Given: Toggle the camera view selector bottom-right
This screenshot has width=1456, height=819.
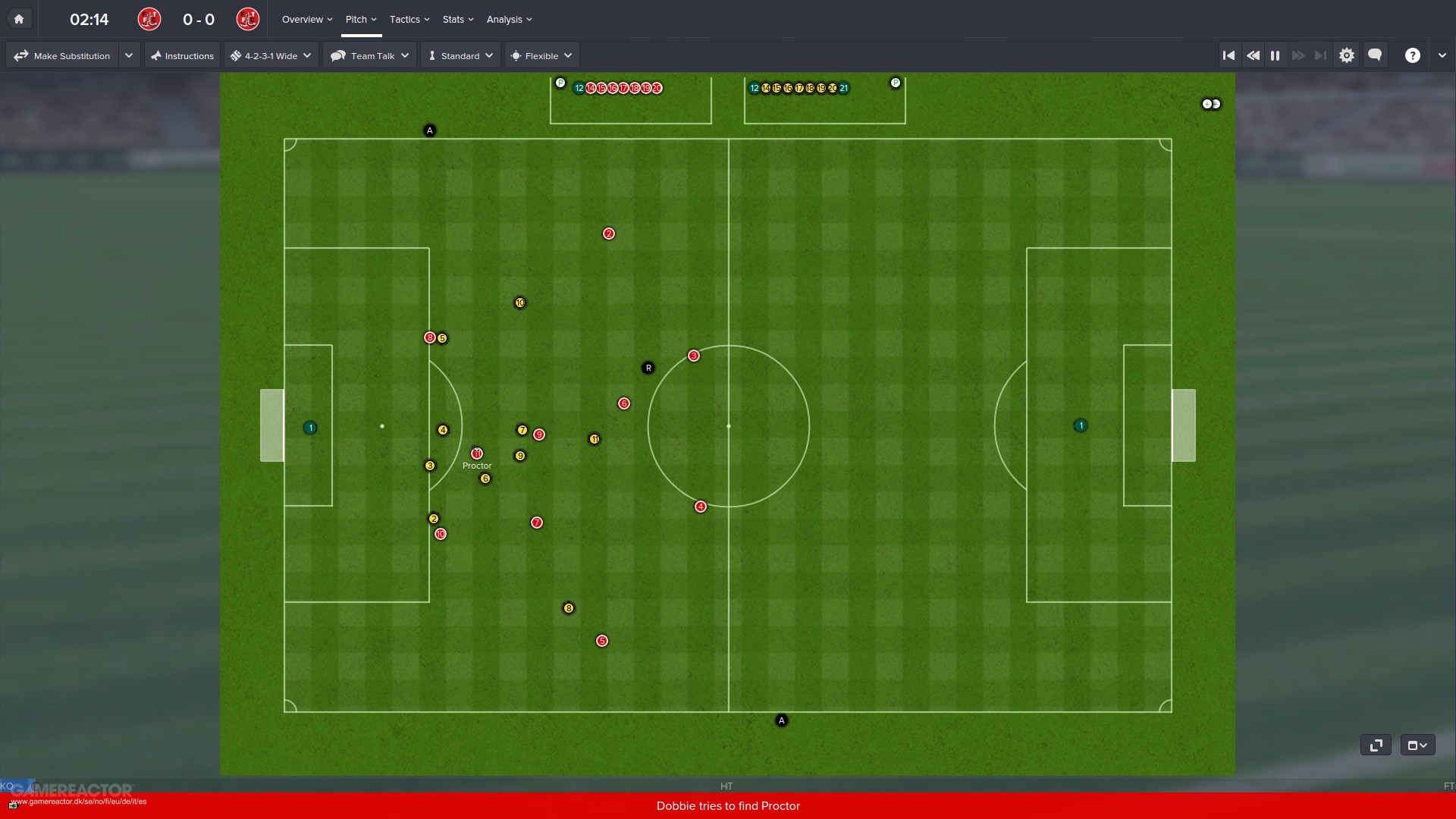Looking at the screenshot, I should coord(1417,745).
